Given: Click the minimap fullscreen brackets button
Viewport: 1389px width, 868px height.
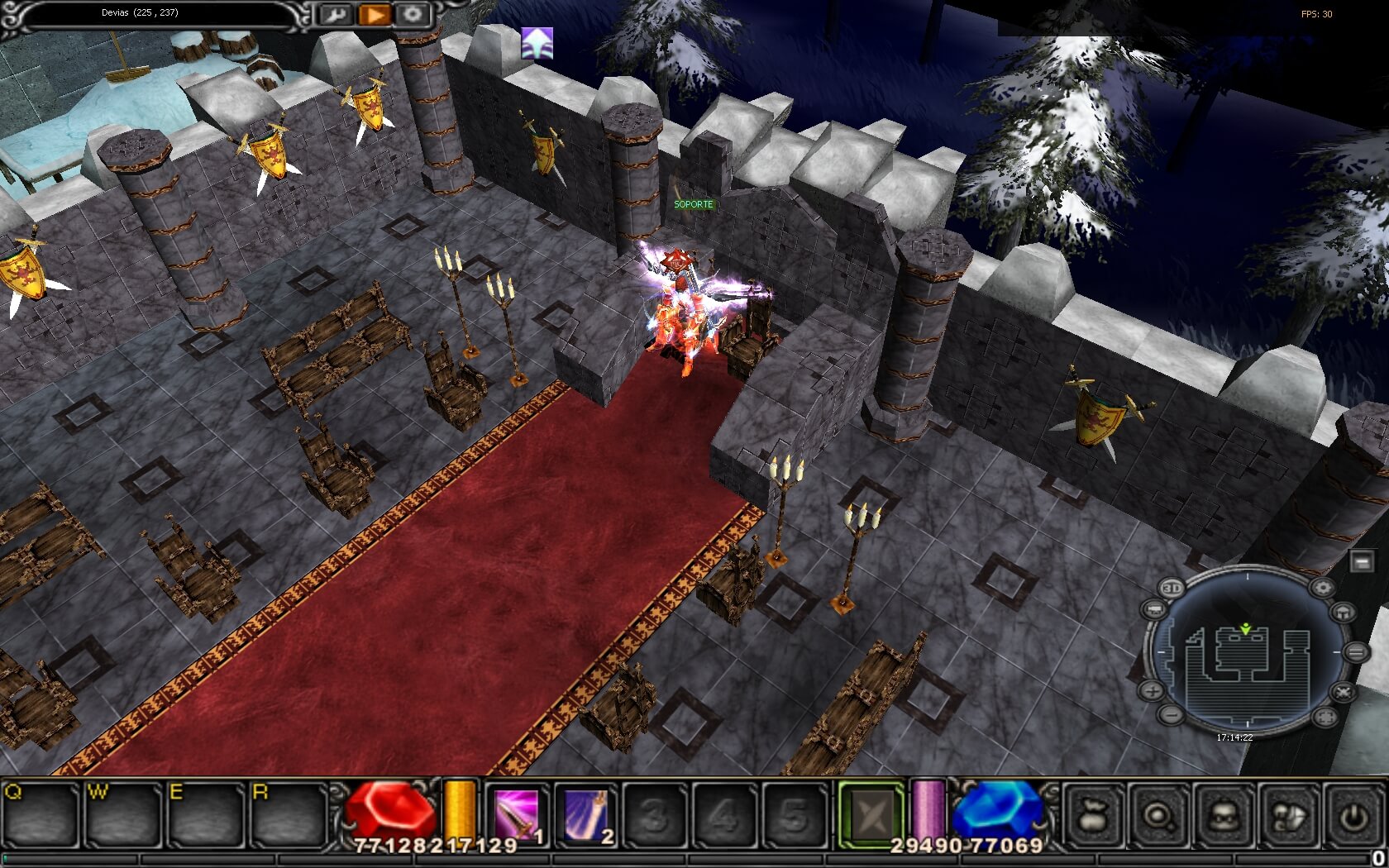Looking at the screenshot, I should [x=1325, y=716].
